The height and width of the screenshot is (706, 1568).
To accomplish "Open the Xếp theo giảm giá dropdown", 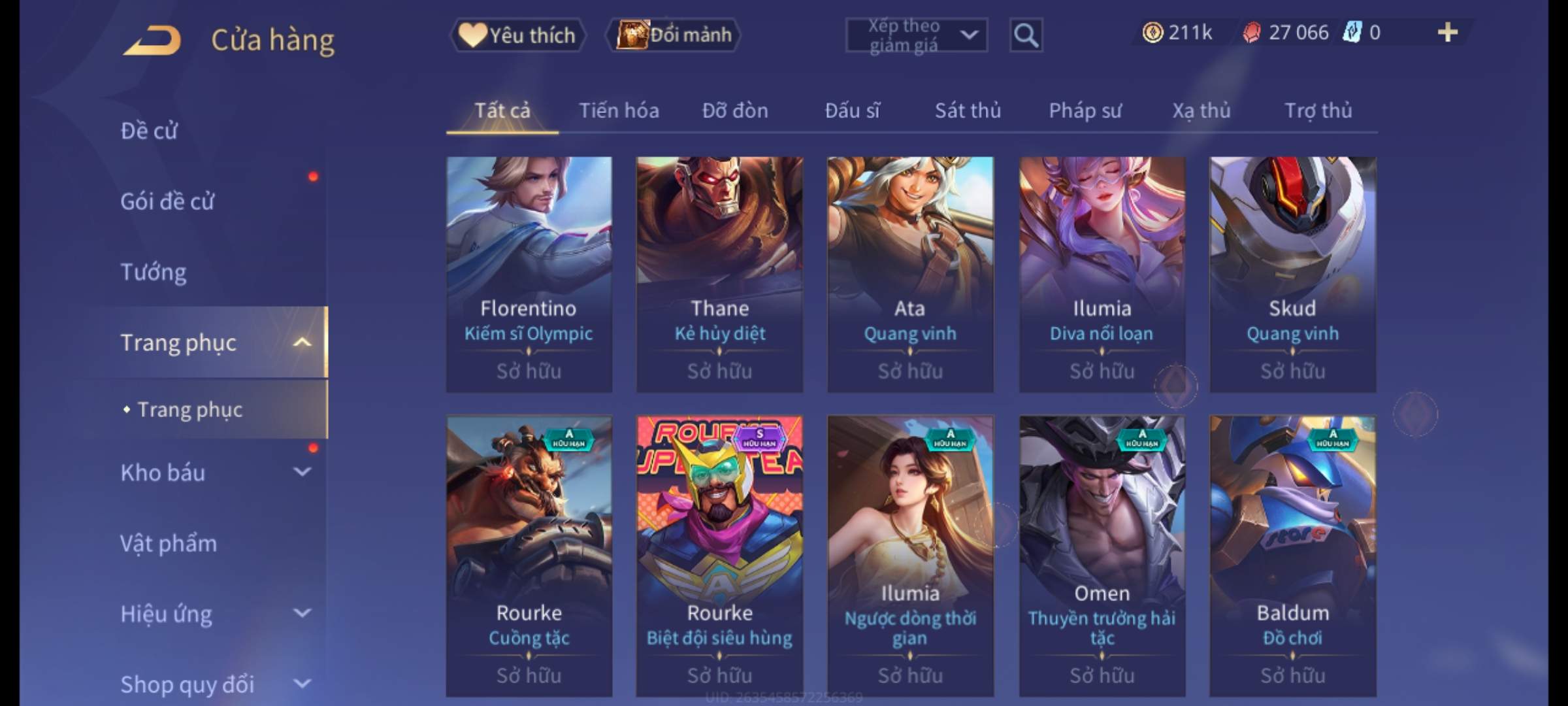I will coord(916,35).
